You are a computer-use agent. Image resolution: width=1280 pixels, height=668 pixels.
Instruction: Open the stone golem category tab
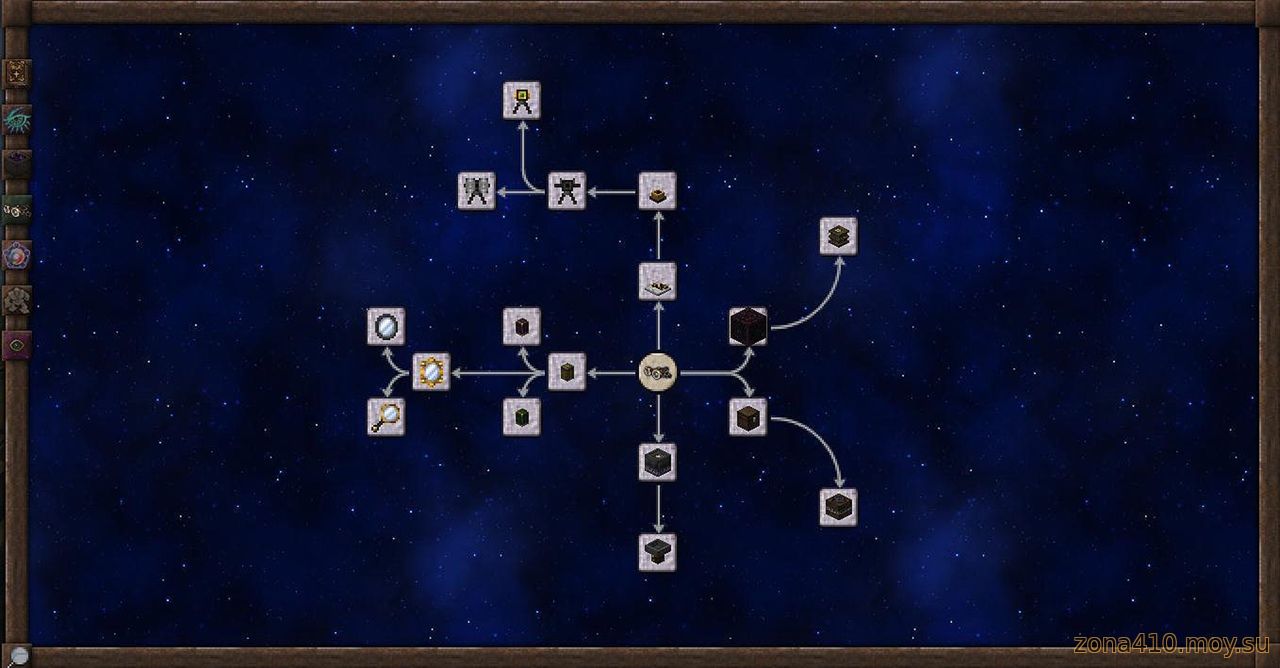[18, 299]
